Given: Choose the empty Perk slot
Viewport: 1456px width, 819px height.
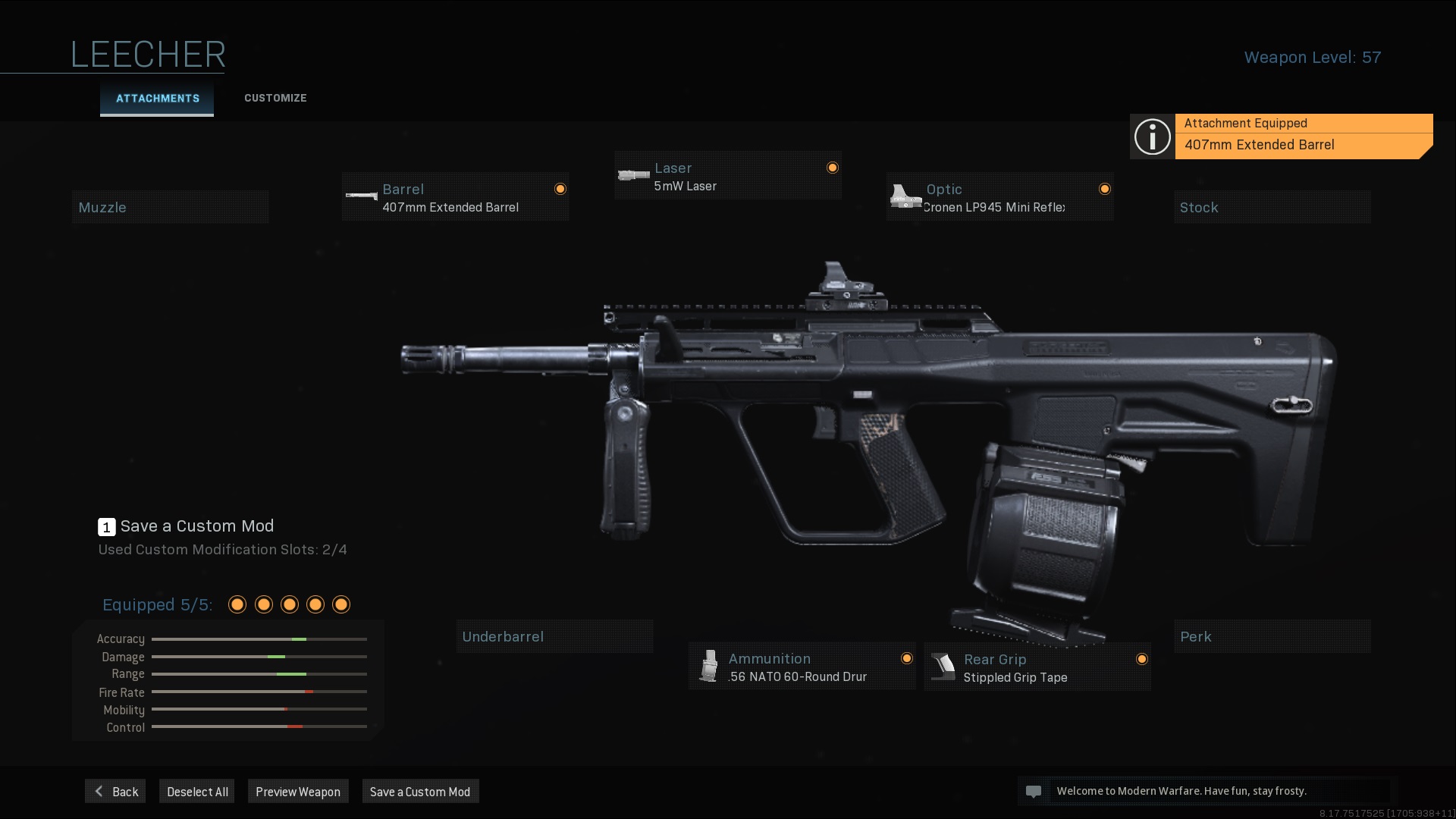Looking at the screenshot, I should click(x=1272, y=636).
